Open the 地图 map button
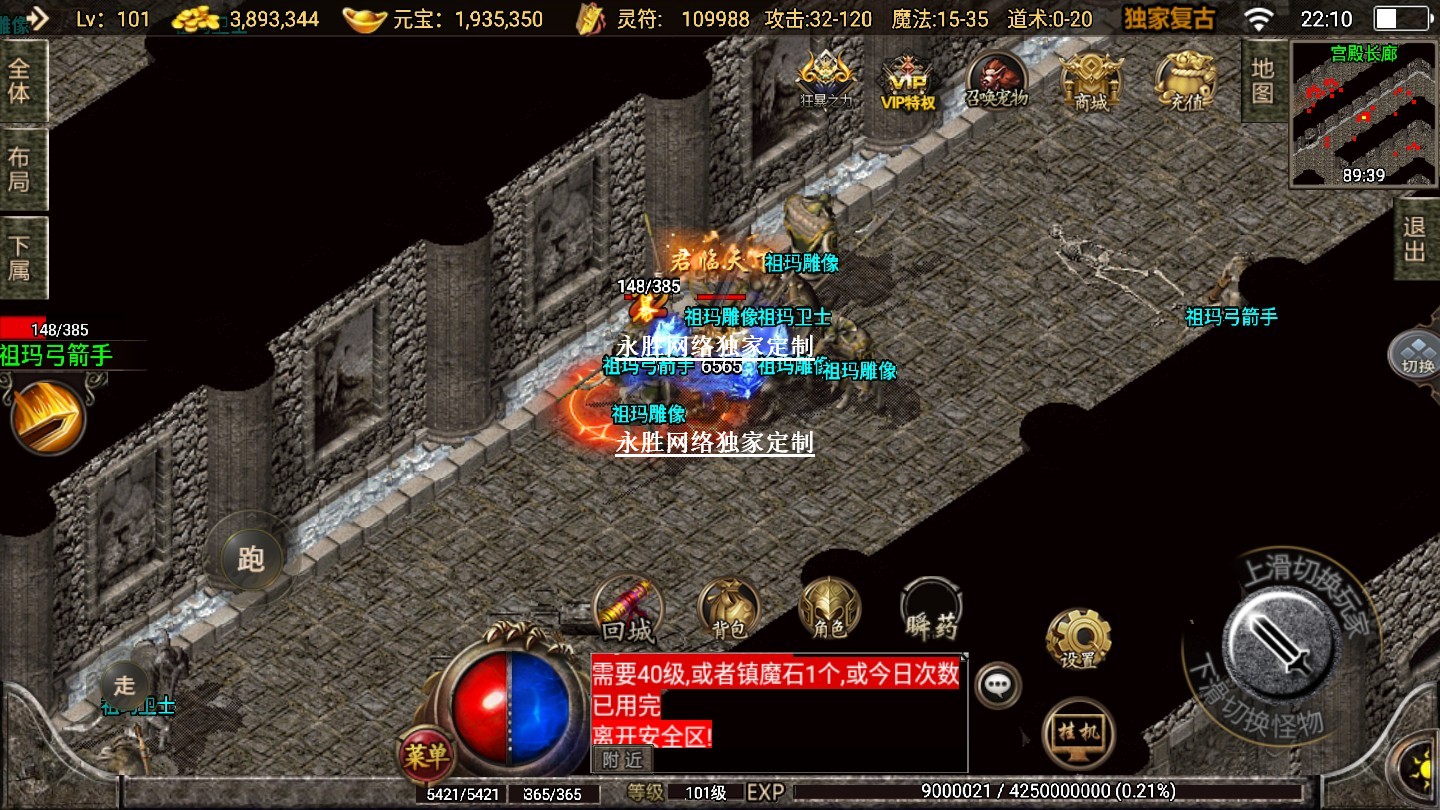This screenshot has height=810, width=1440. point(1263,80)
